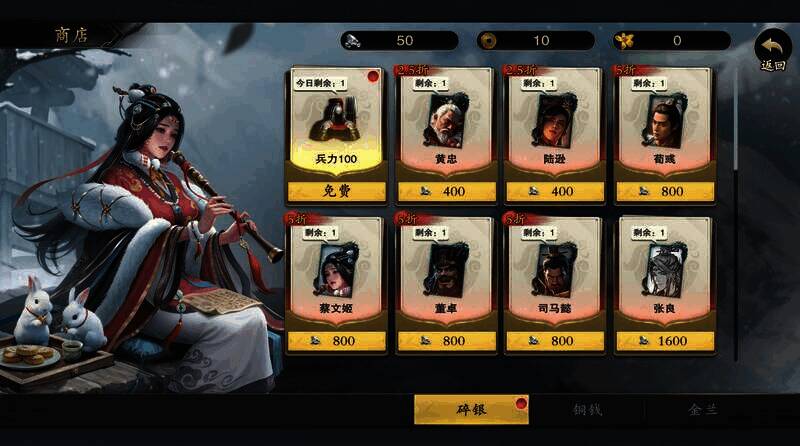800x446 pixels.
Task: Open the 铜钱 shop tab
Action: tap(587, 409)
